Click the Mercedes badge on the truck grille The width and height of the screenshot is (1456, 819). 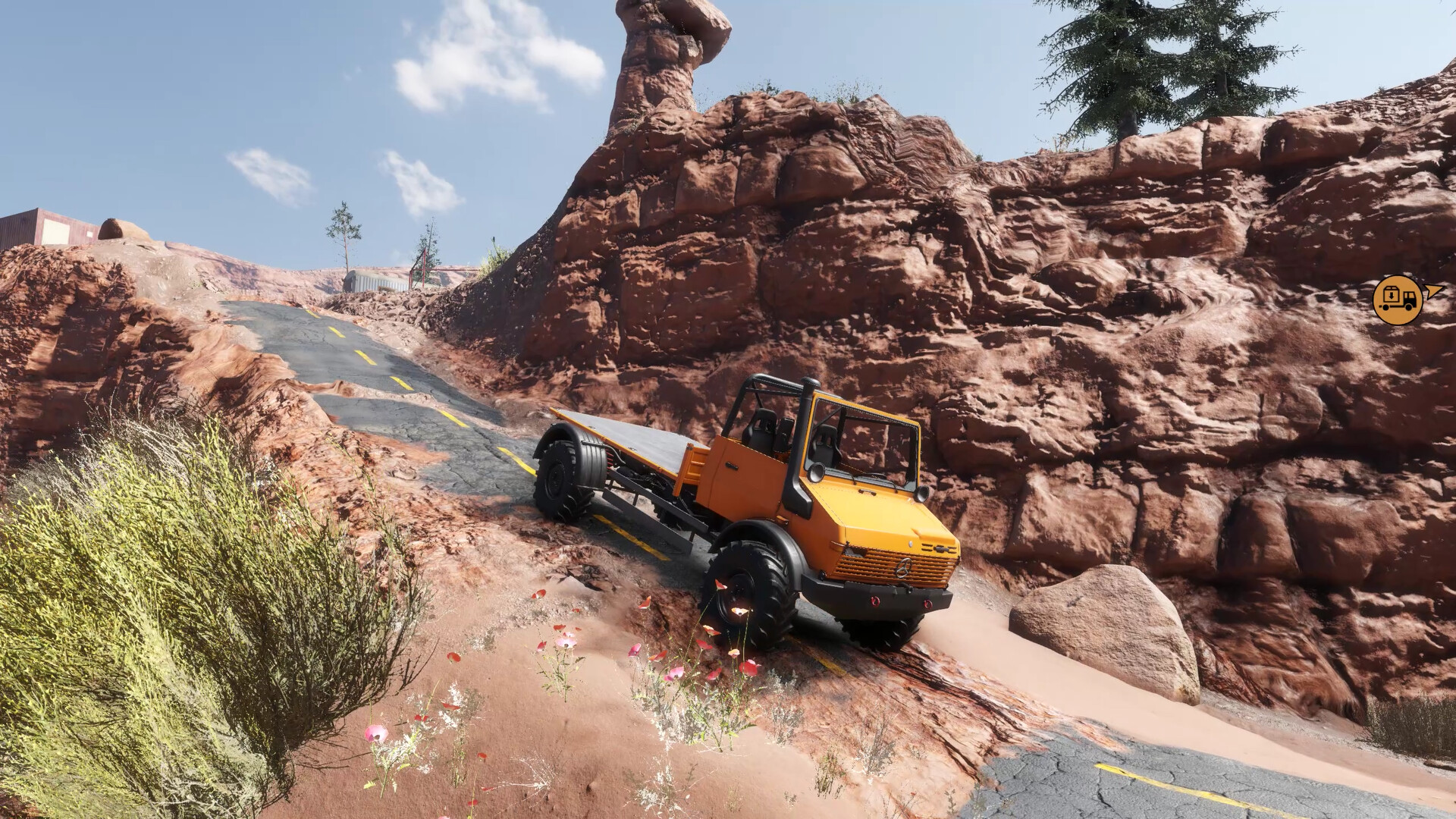(x=904, y=568)
